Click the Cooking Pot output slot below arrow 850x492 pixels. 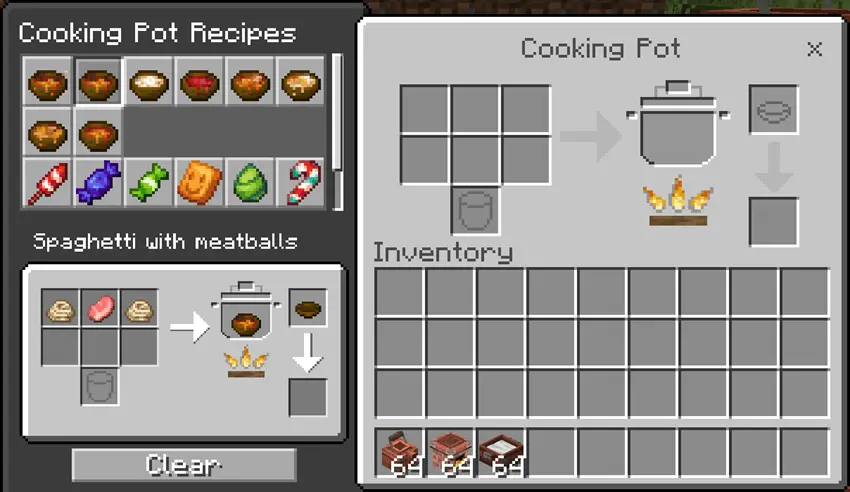(x=774, y=221)
